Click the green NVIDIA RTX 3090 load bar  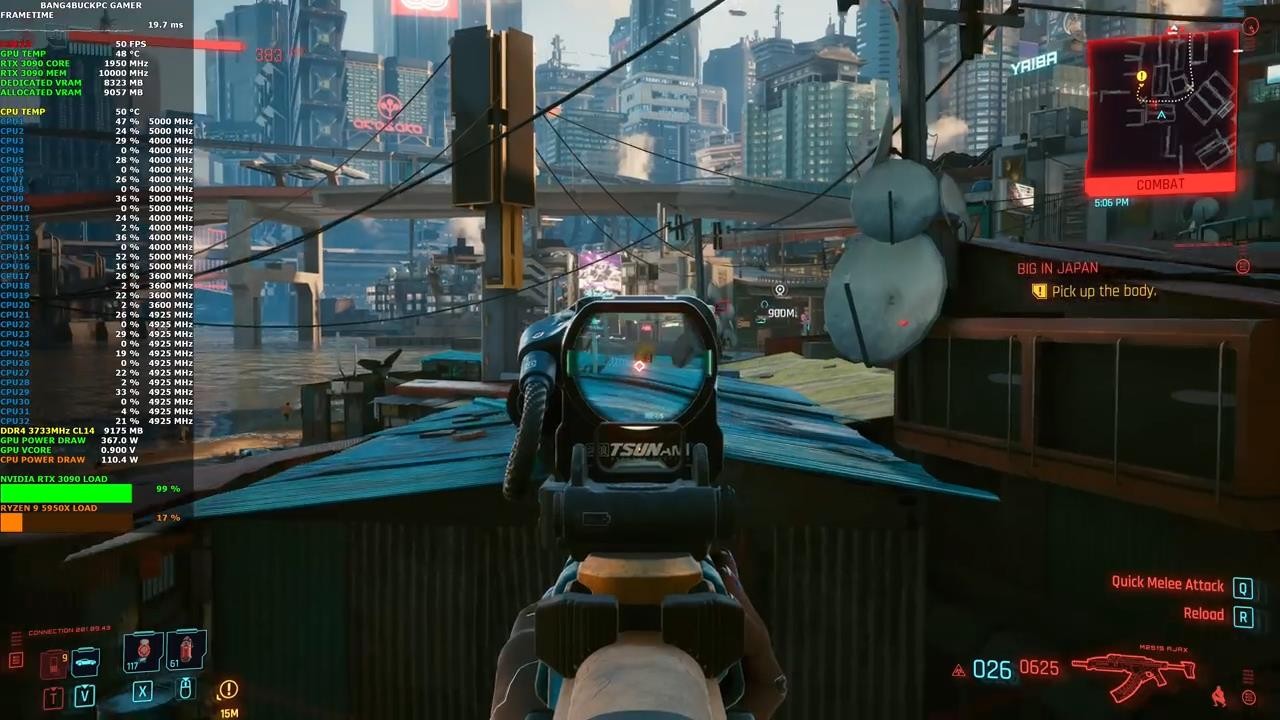[65, 492]
